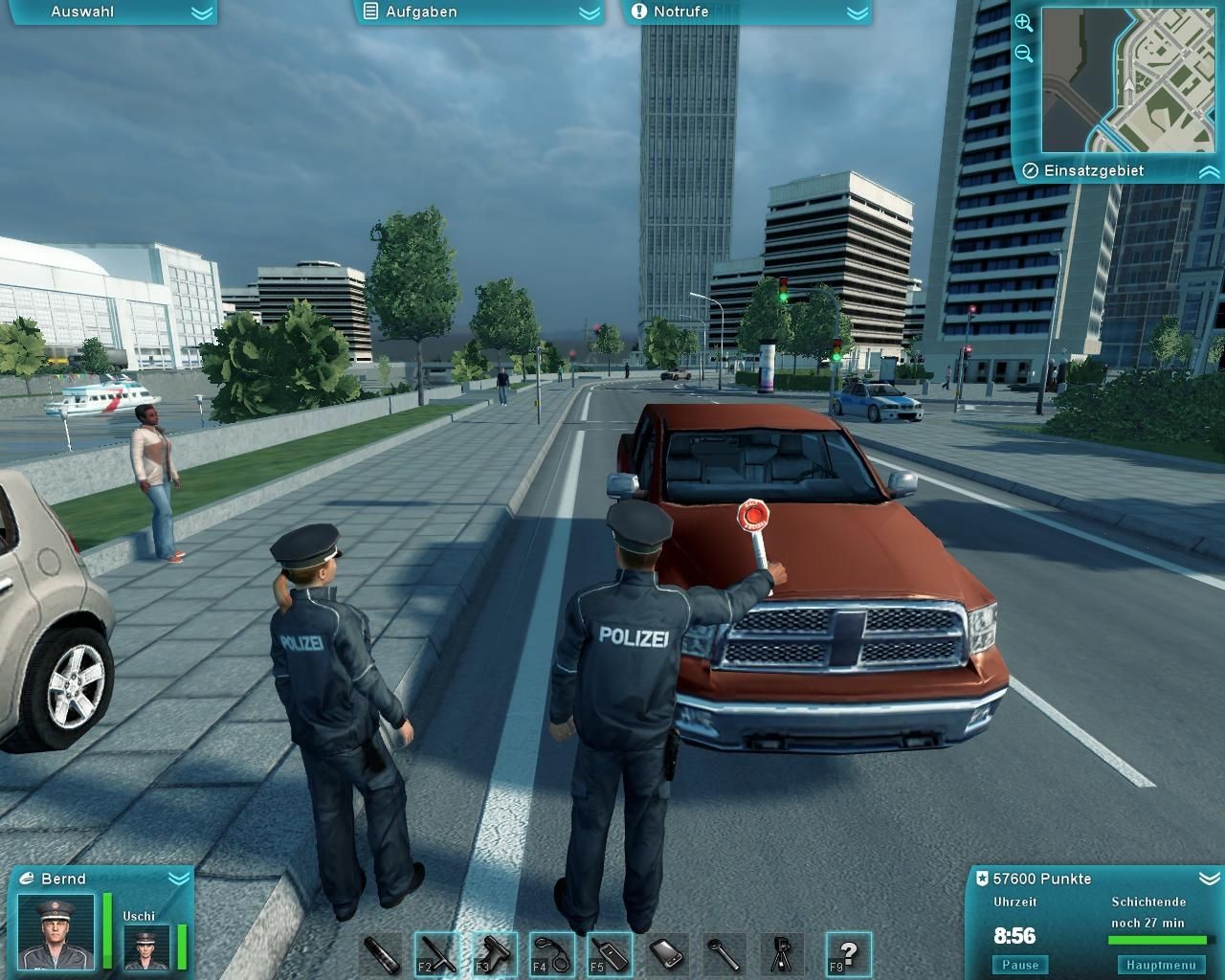Image resolution: width=1225 pixels, height=980 pixels.
Task: Collapse the Bernd officer panel
Action: 178,878
